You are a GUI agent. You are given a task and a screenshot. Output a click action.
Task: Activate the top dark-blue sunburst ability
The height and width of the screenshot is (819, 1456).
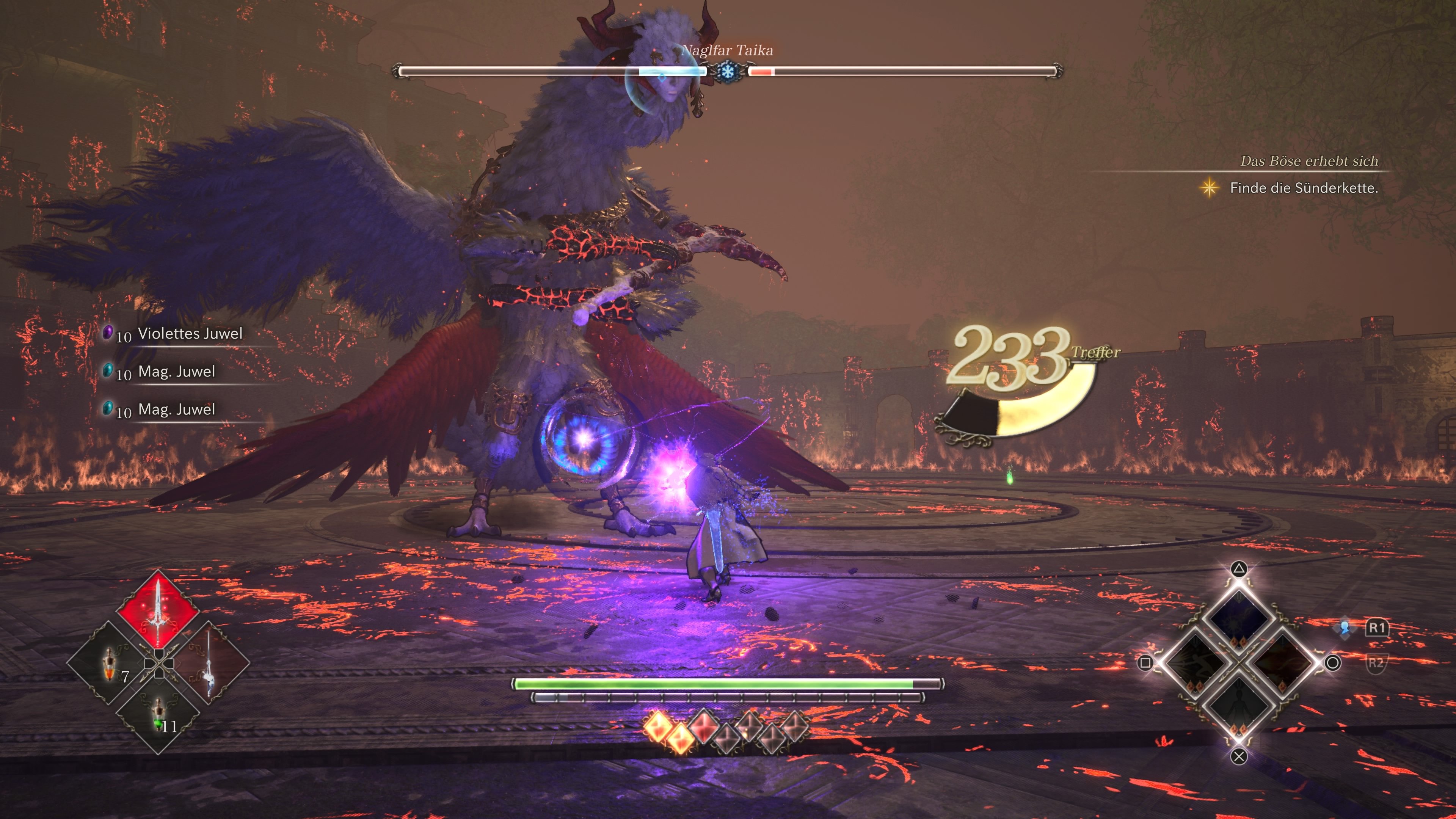(1238, 620)
